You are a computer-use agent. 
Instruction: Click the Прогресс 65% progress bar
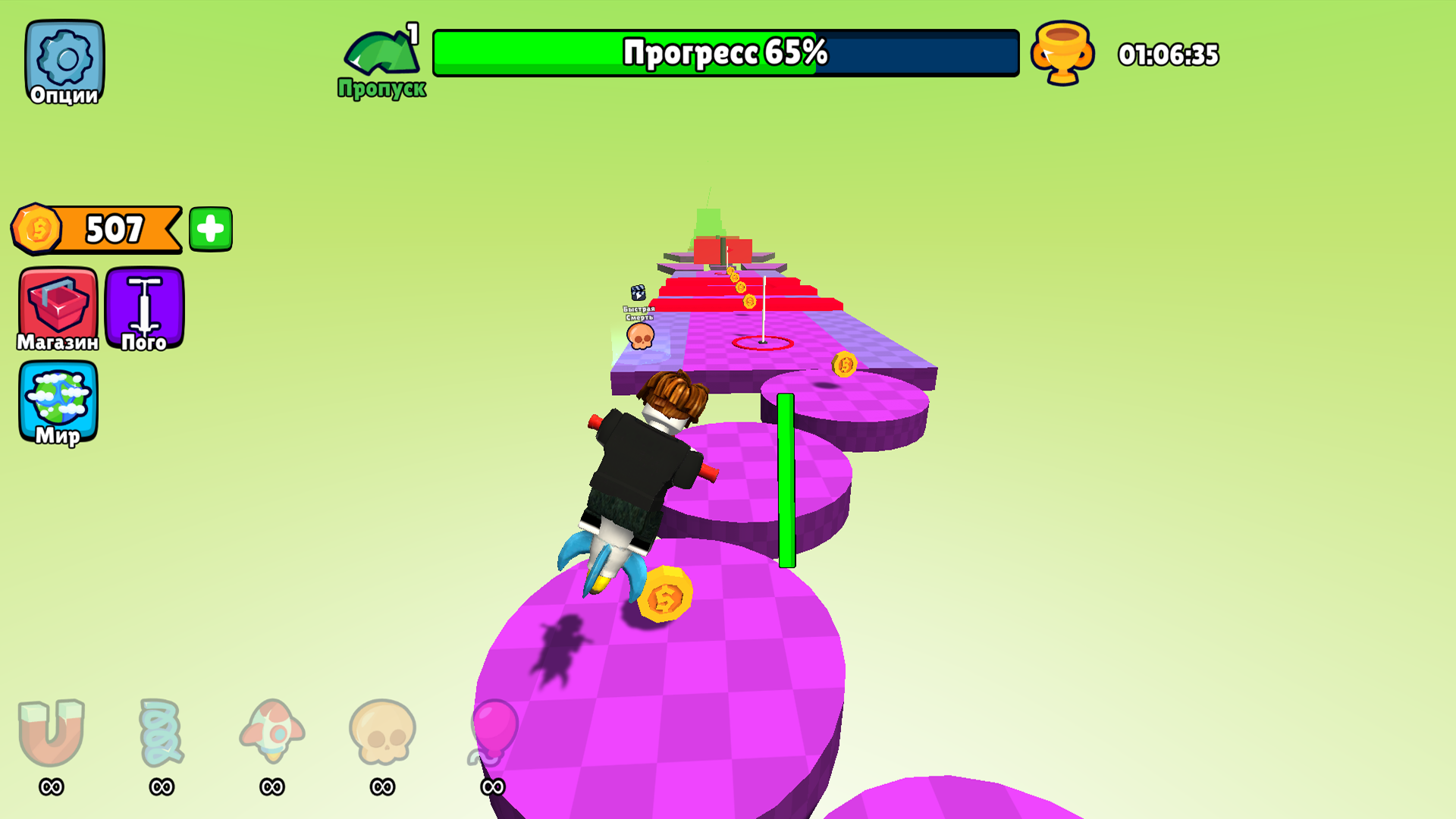coord(724,53)
